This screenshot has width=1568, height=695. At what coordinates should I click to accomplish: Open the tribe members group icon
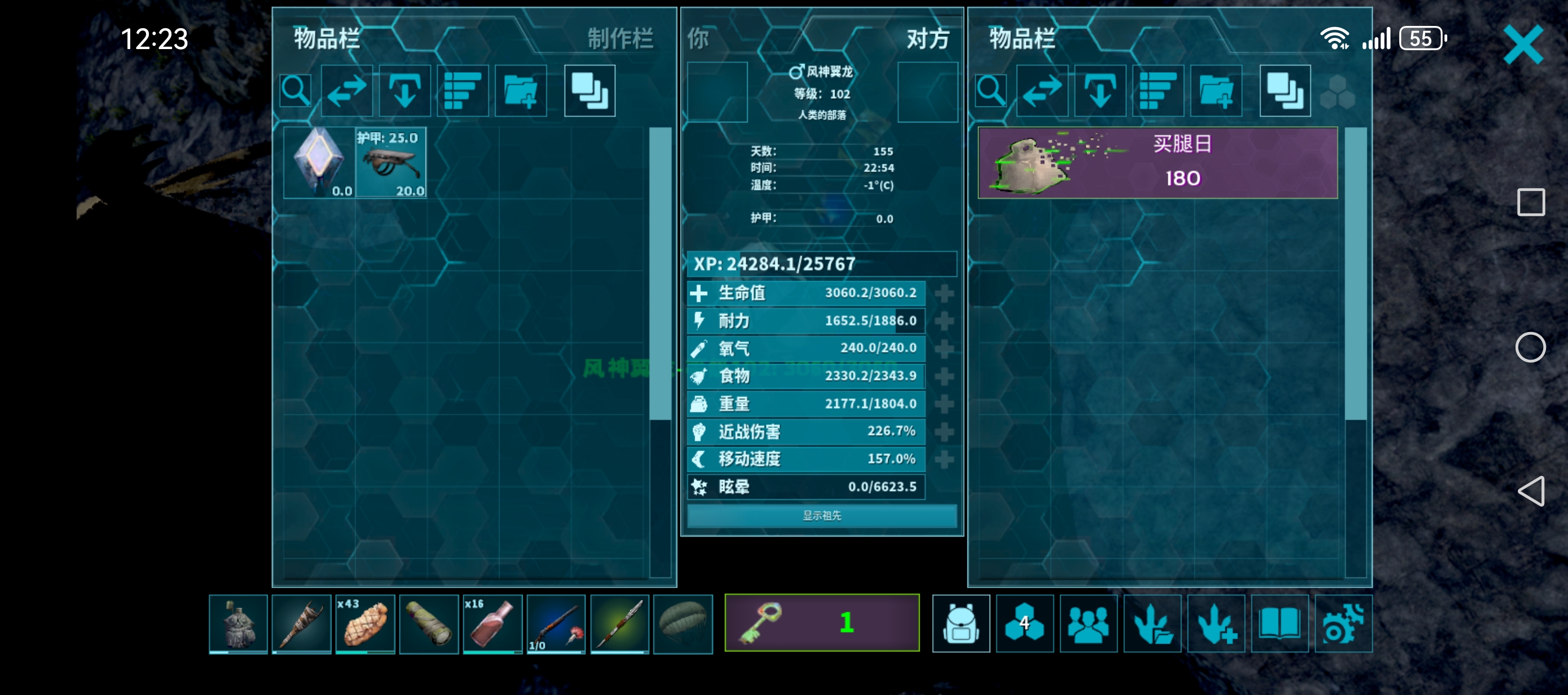(x=1088, y=624)
